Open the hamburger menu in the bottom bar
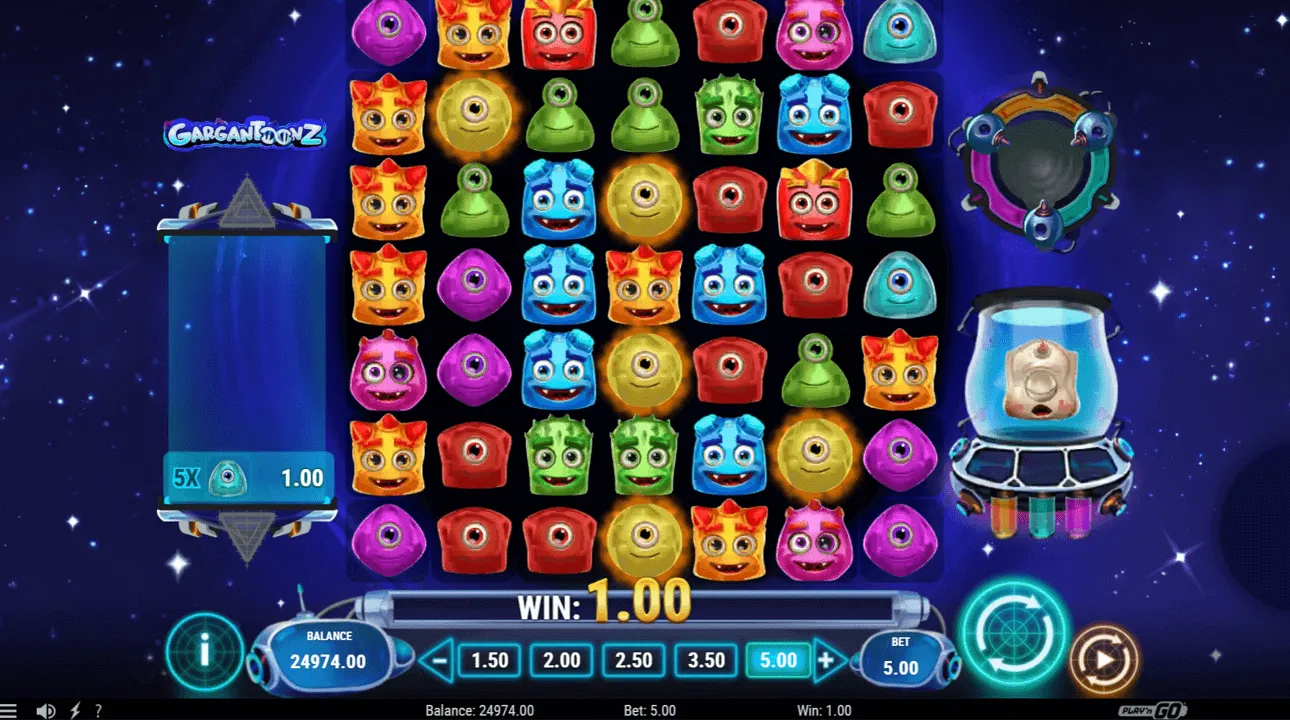Viewport: 1290px width, 720px height. (8, 709)
